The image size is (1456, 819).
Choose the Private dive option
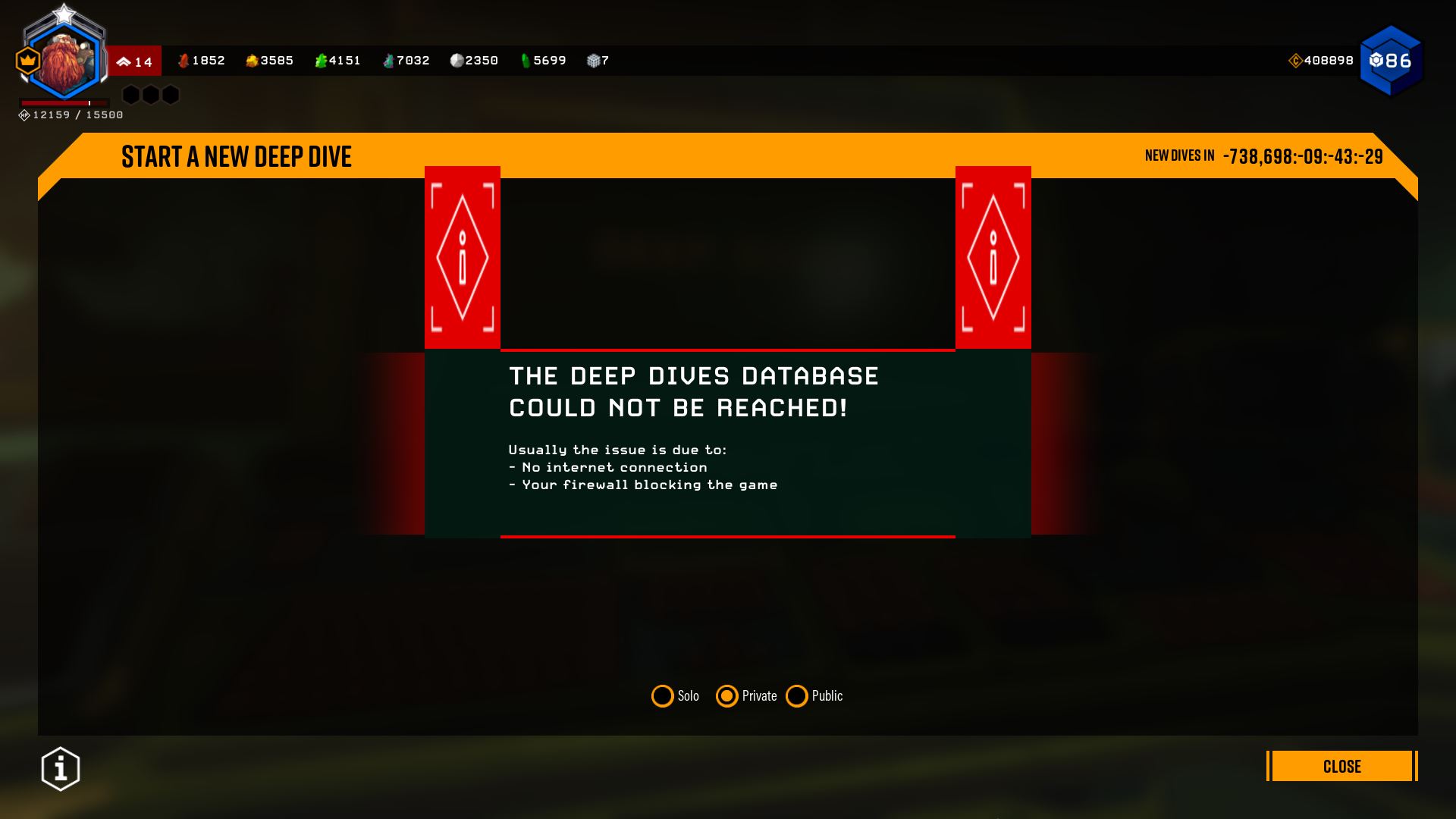click(x=726, y=695)
